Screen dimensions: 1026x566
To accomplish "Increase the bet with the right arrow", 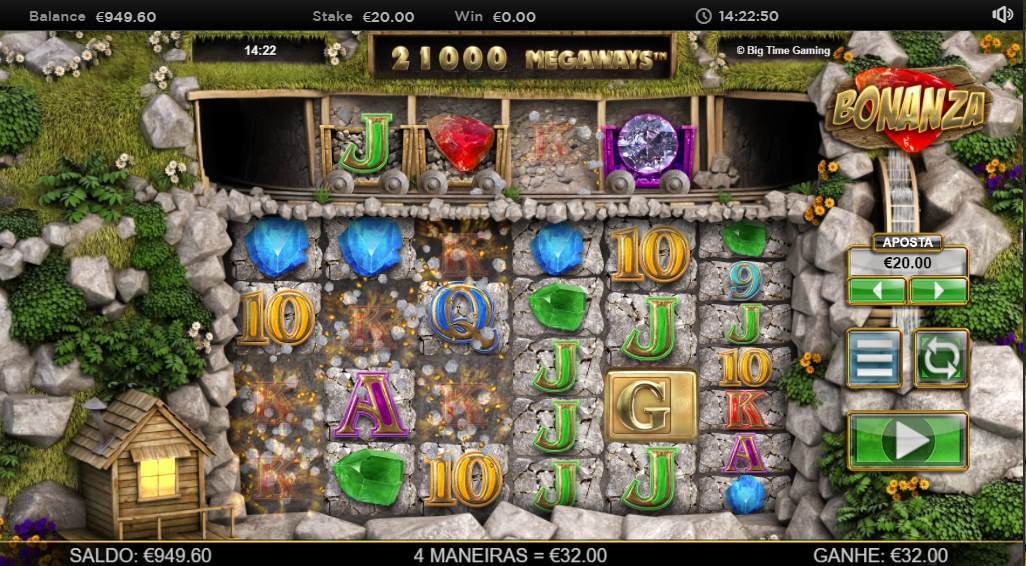I will point(938,291).
